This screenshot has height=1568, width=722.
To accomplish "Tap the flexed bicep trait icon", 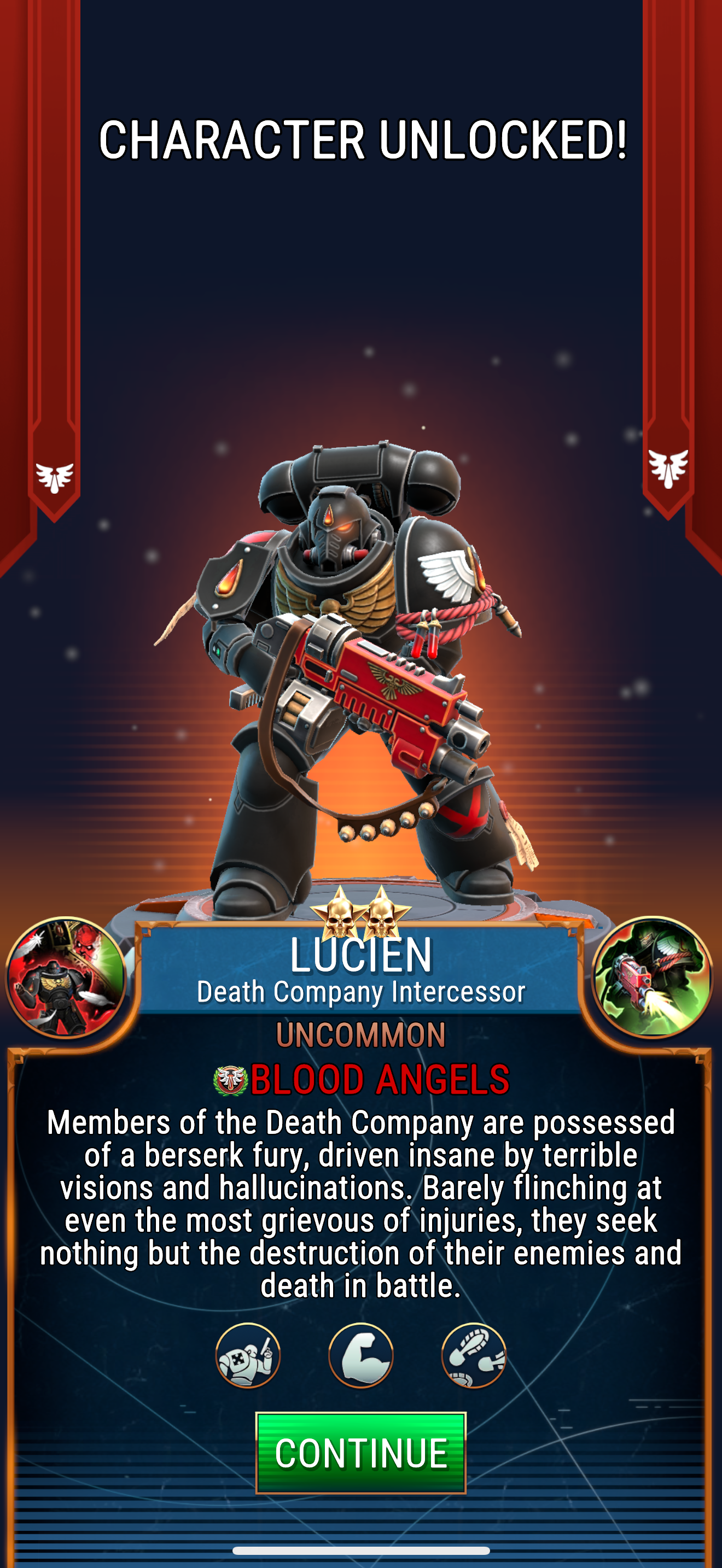I will 360,1355.
